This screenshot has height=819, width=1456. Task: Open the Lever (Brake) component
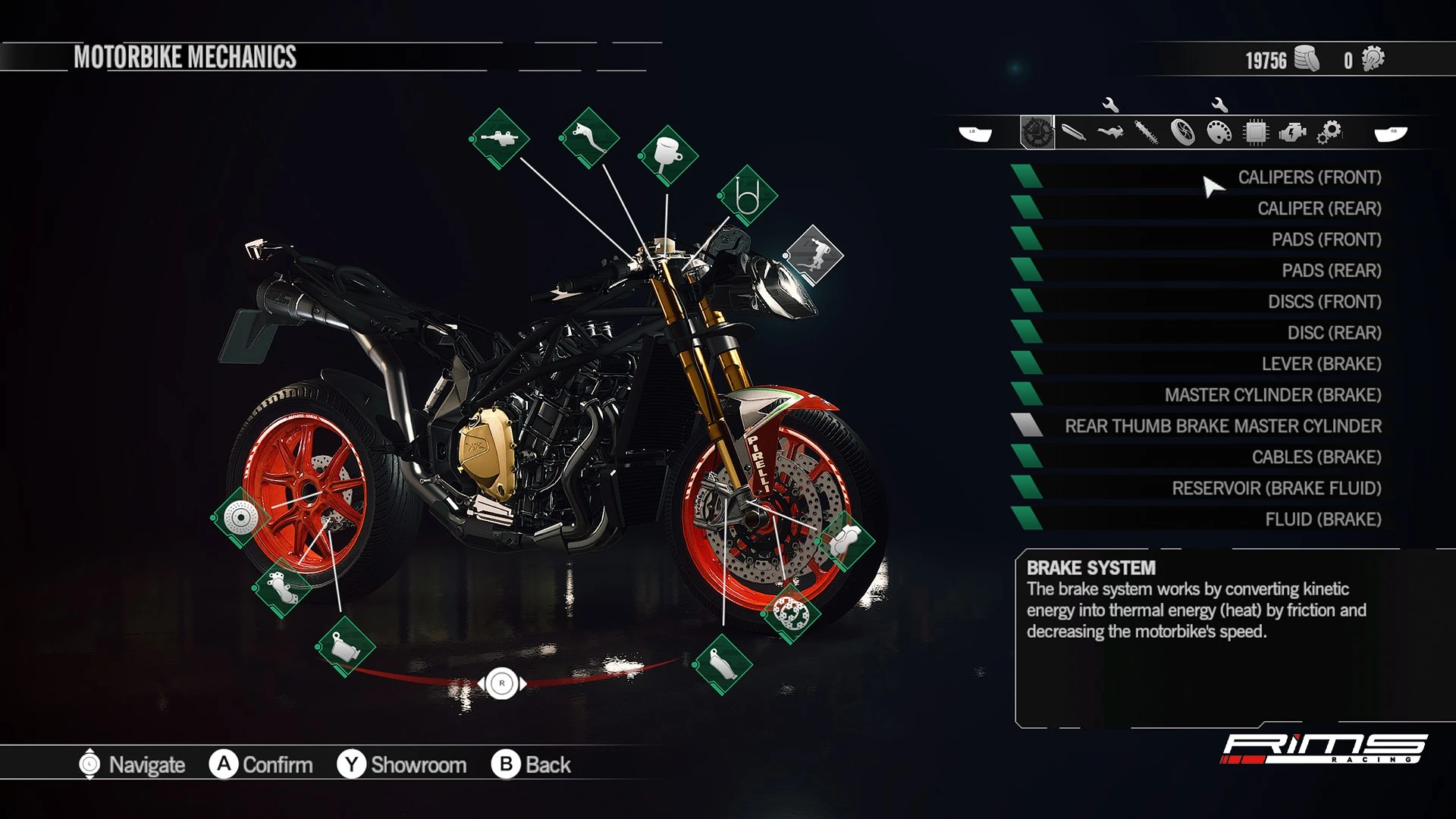[x=1321, y=364]
